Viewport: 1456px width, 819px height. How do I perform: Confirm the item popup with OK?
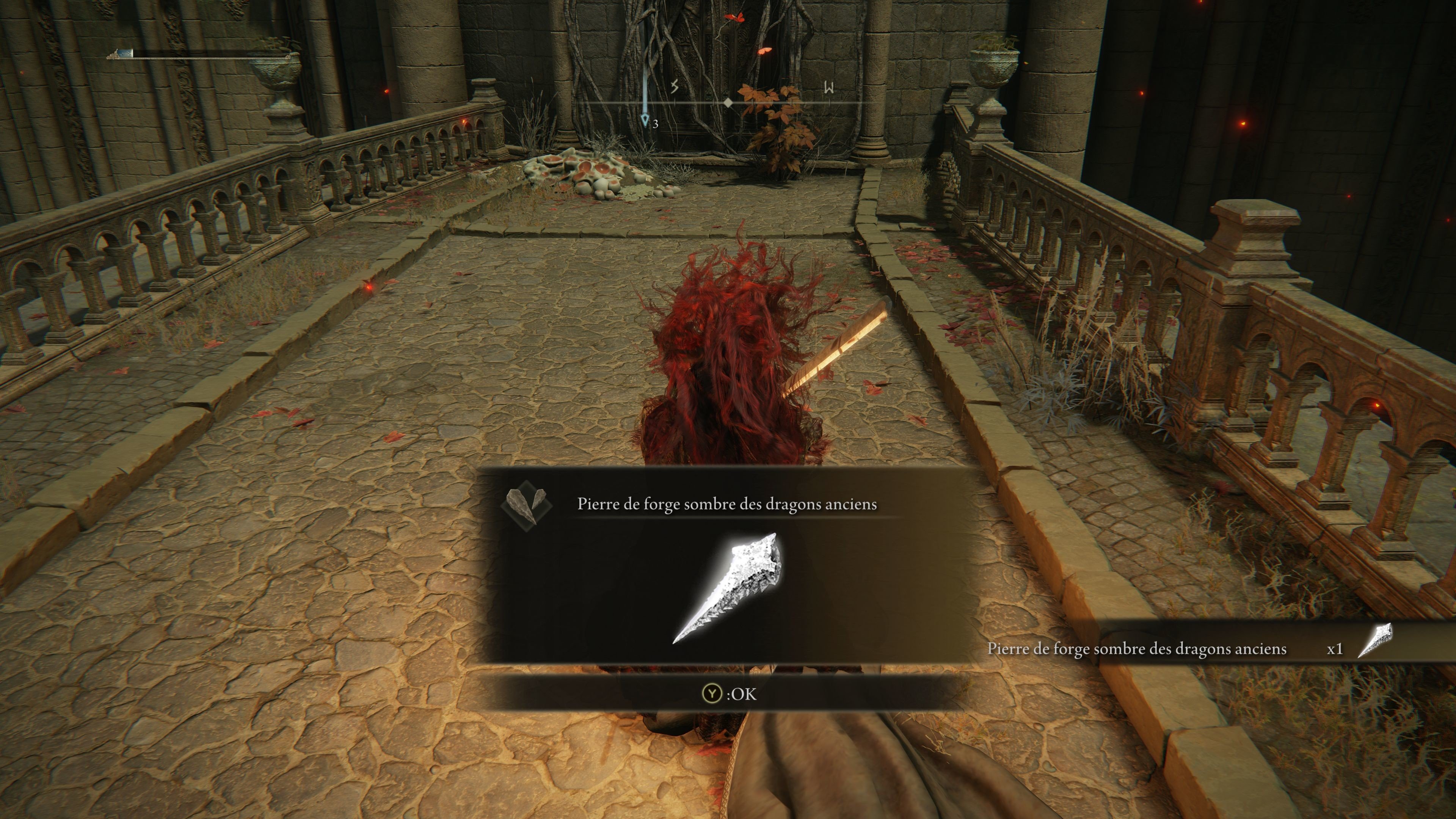(729, 693)
